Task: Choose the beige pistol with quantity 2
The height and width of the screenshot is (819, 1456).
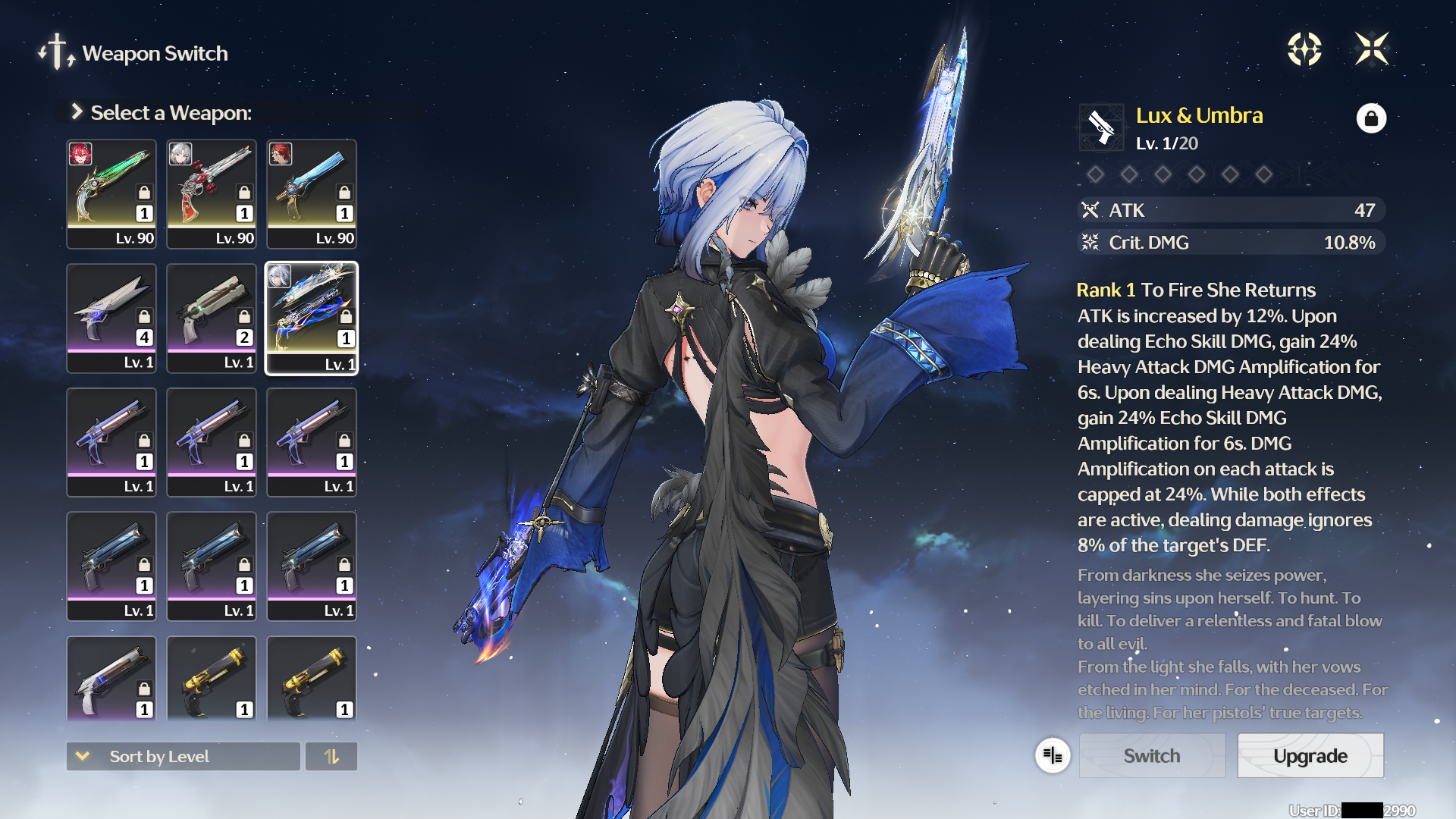Action: (212, 318)
